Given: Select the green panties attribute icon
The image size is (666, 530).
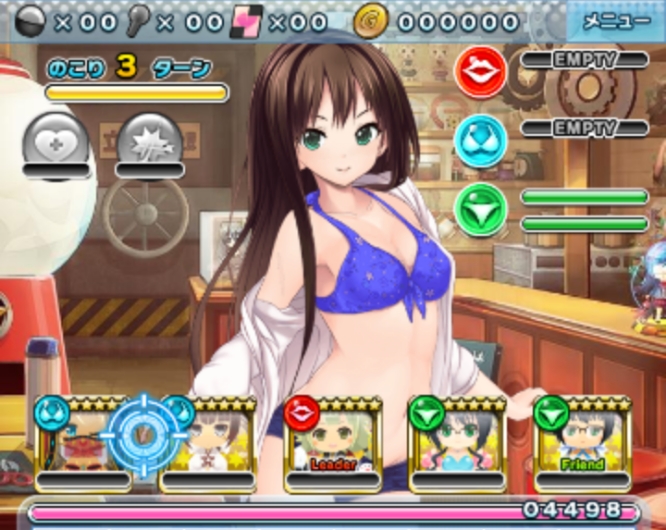Looking at the screenshot, I should pyautogui.click(x=480, y=209).
